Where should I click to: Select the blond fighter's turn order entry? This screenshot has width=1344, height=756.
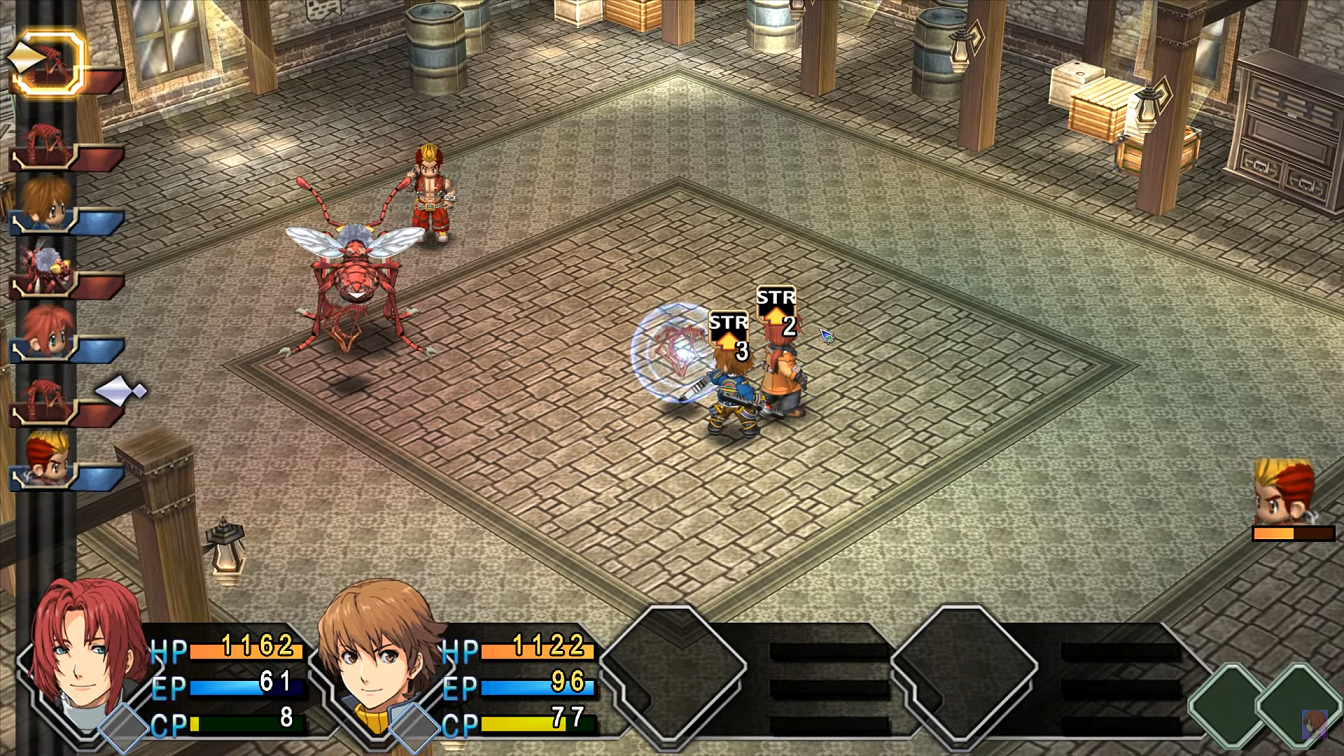coord(46,460)
